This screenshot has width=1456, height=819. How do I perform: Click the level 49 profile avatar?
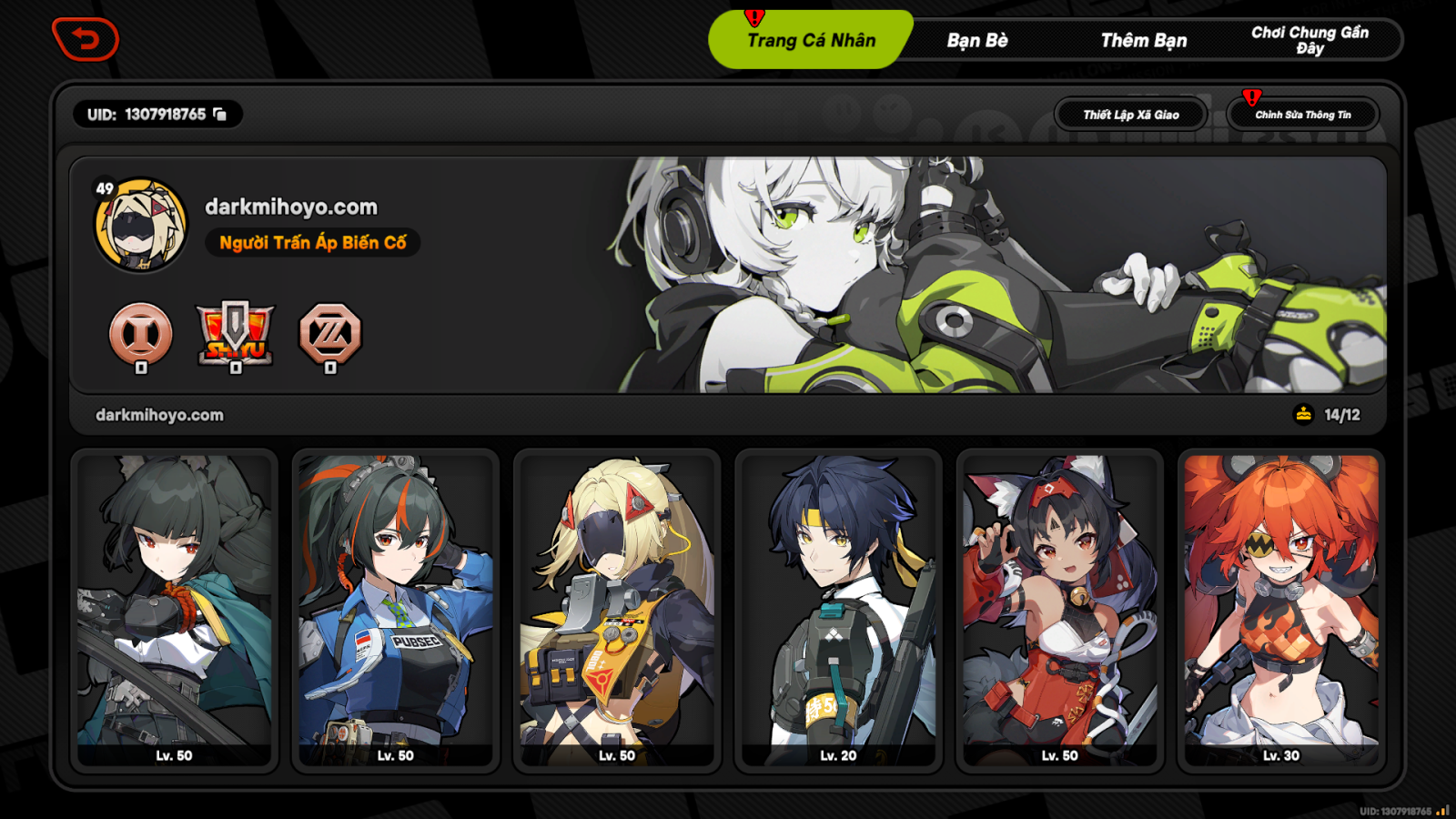click(141, 223)
